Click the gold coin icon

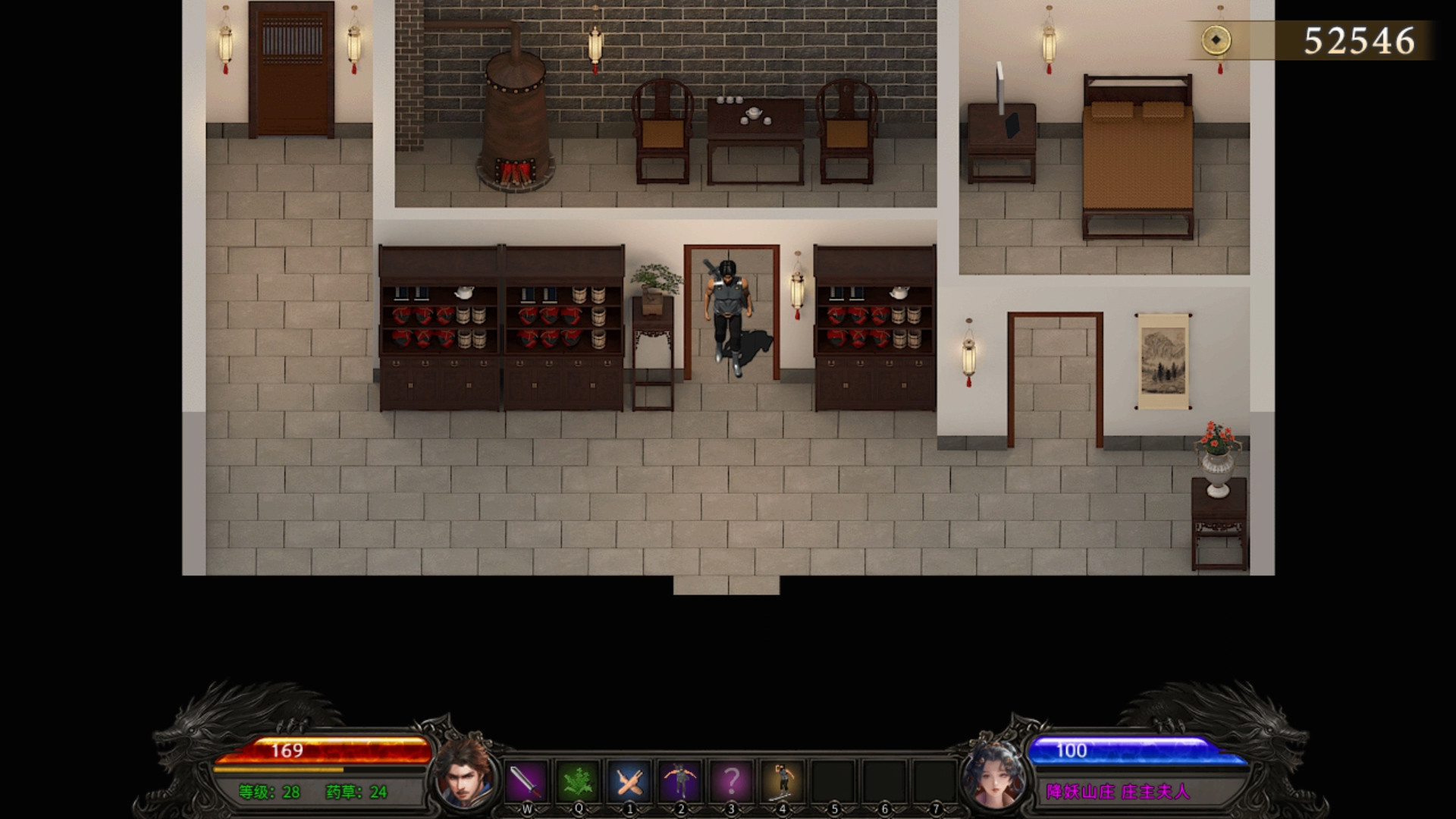[x=1216, y=40]
